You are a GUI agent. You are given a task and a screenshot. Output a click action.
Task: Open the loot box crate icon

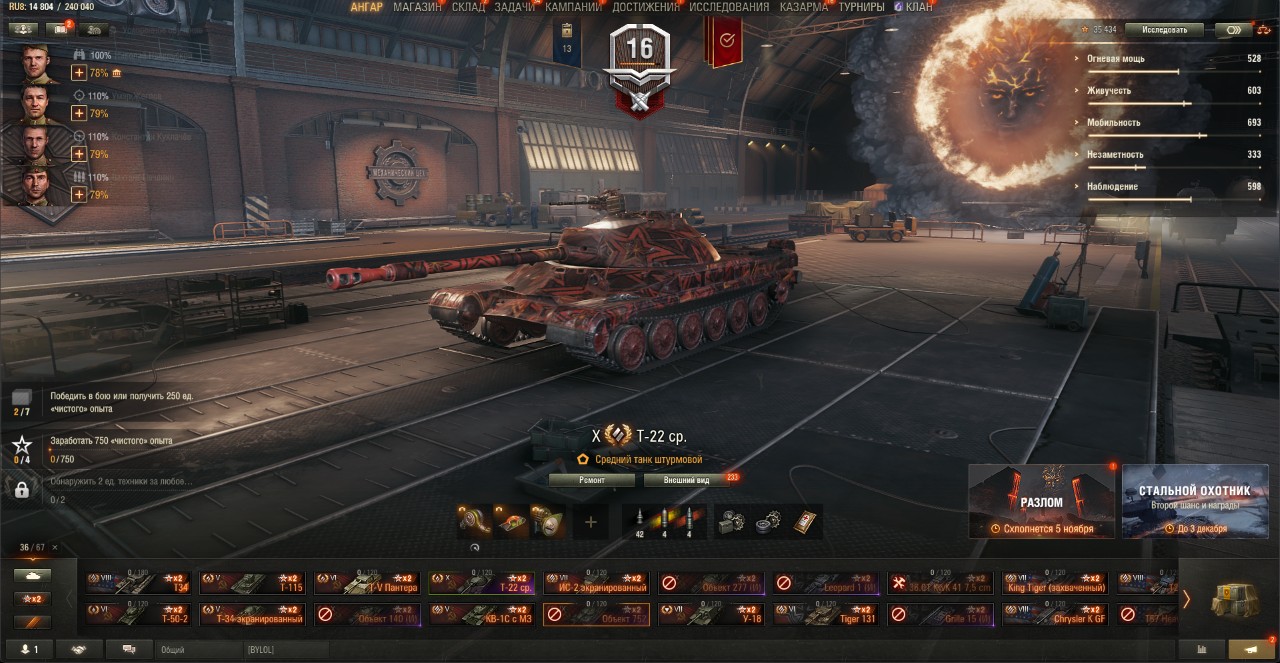1235,600
